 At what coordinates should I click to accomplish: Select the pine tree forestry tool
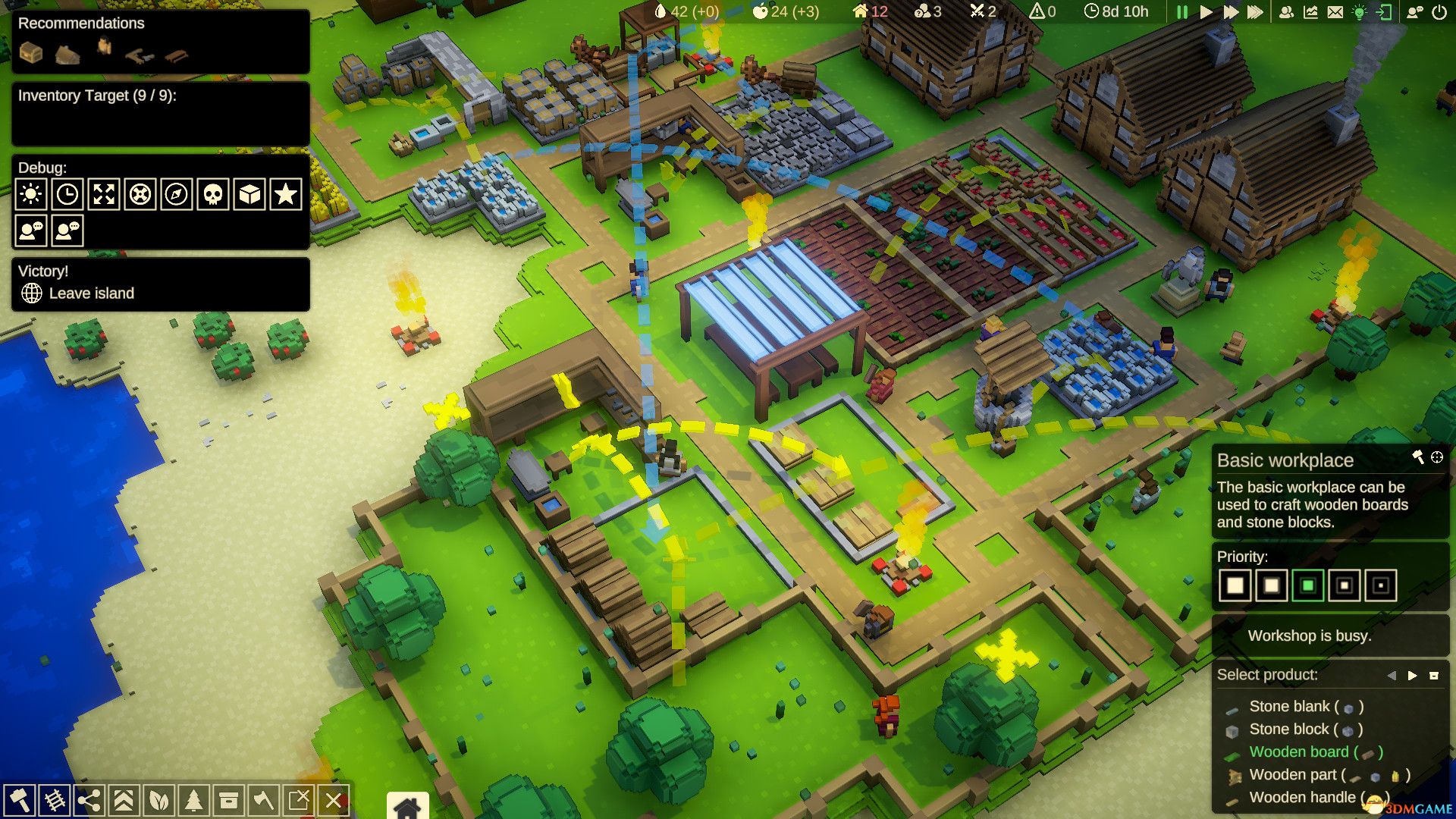point(194,800)
